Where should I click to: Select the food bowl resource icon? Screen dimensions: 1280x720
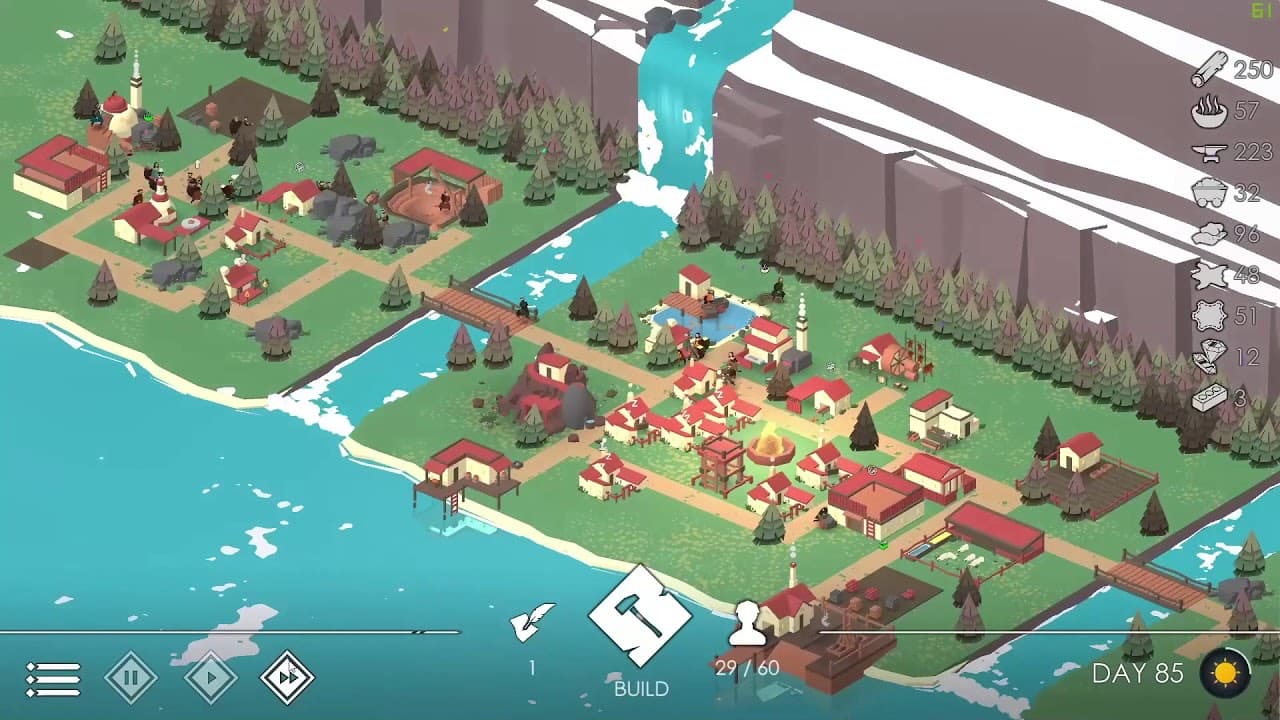pyautogui.click(x=1210, y=111)
